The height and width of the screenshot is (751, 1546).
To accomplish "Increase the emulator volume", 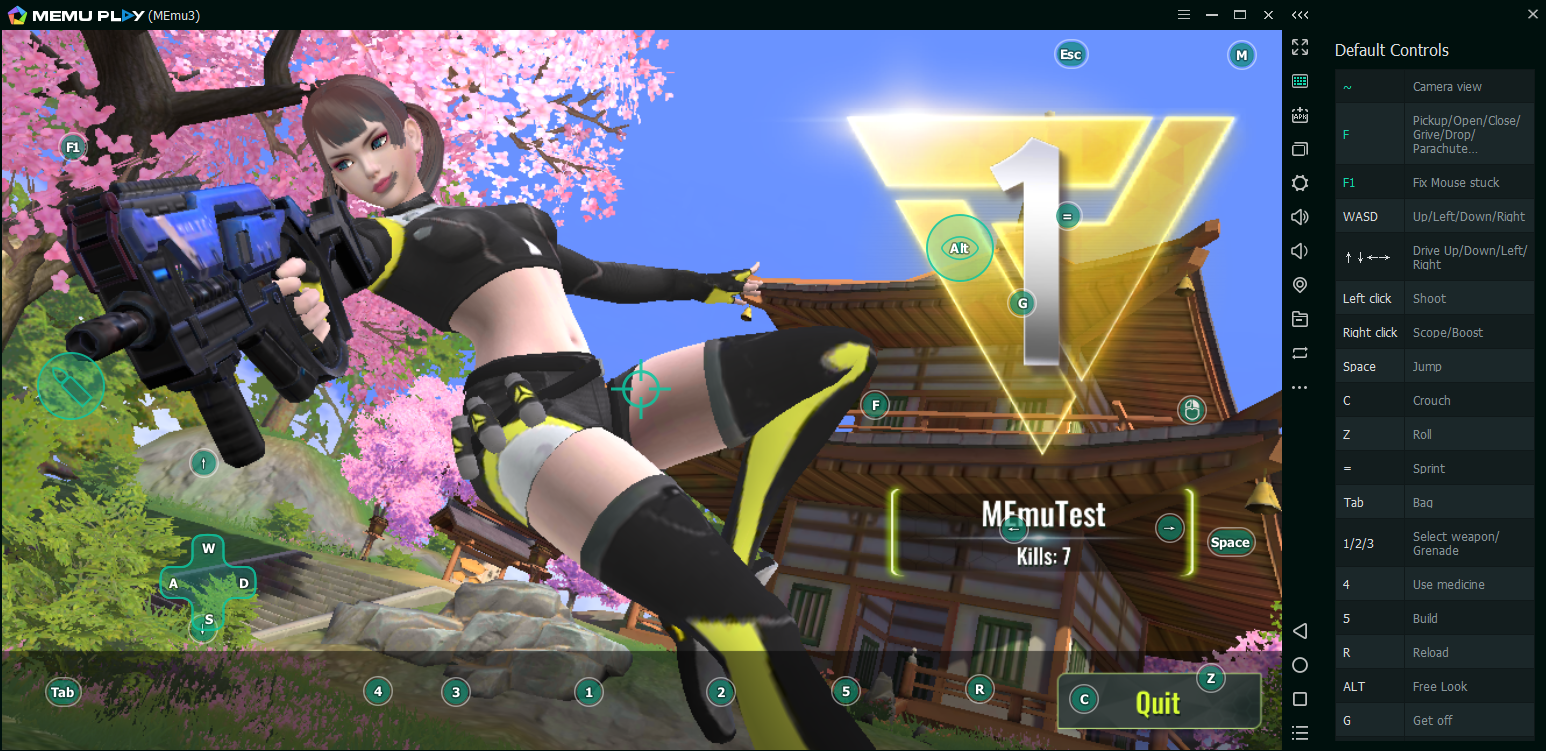I will tap(1300, 217).
